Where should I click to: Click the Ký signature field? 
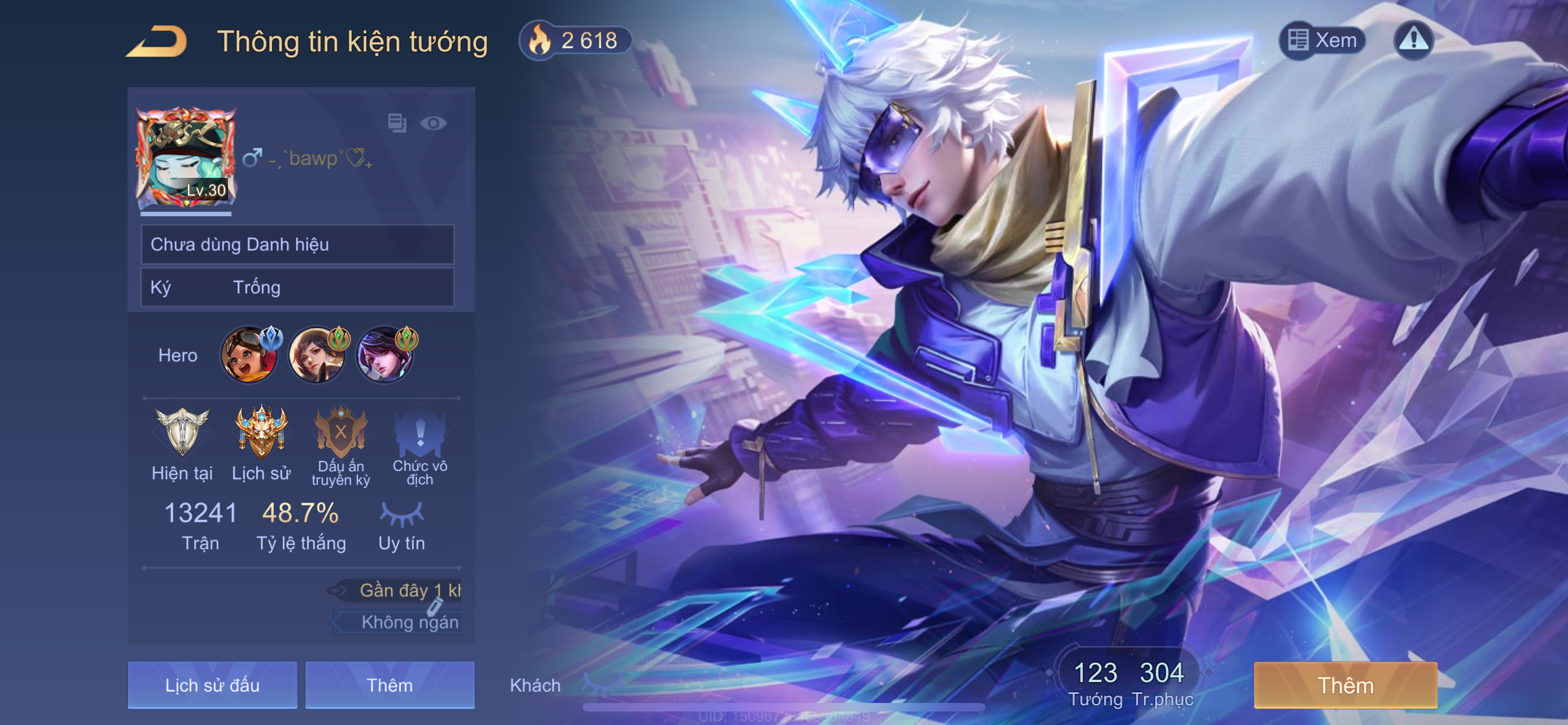pos(297,287)
